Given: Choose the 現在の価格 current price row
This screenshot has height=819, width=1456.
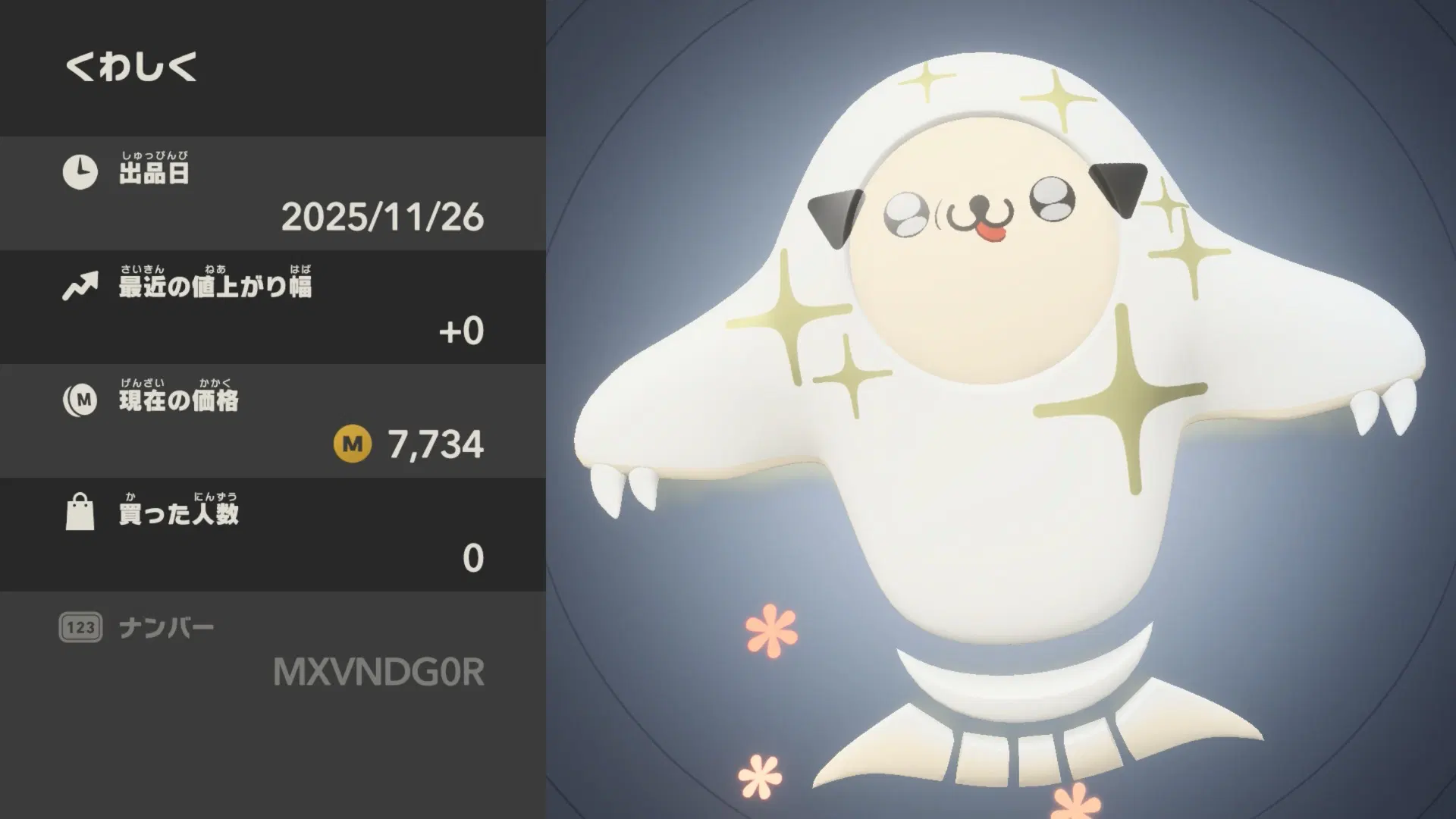Looking at the screenshot, I should (x=273, y=421).
